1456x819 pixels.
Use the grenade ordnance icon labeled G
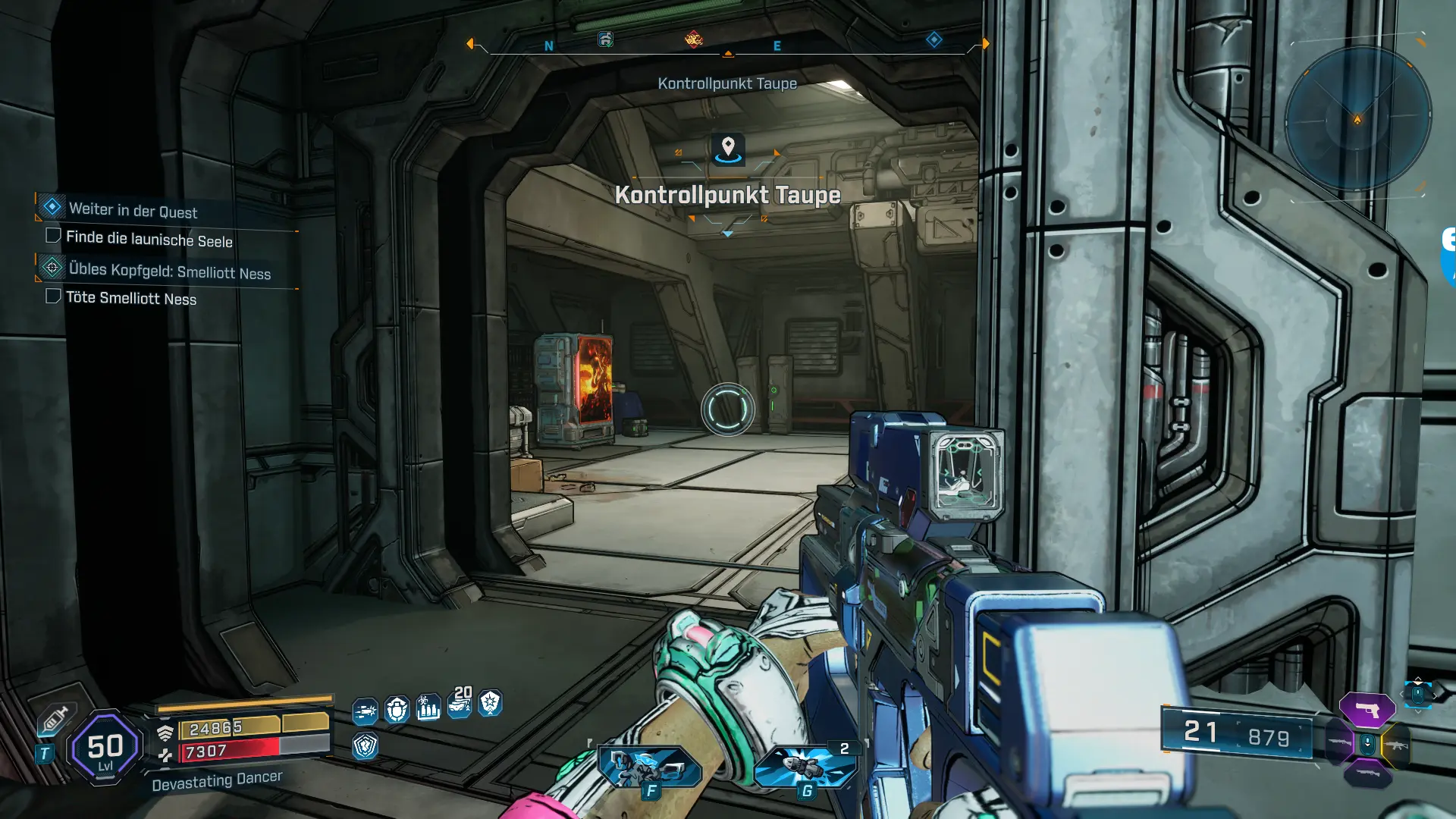tap(805, 767)
